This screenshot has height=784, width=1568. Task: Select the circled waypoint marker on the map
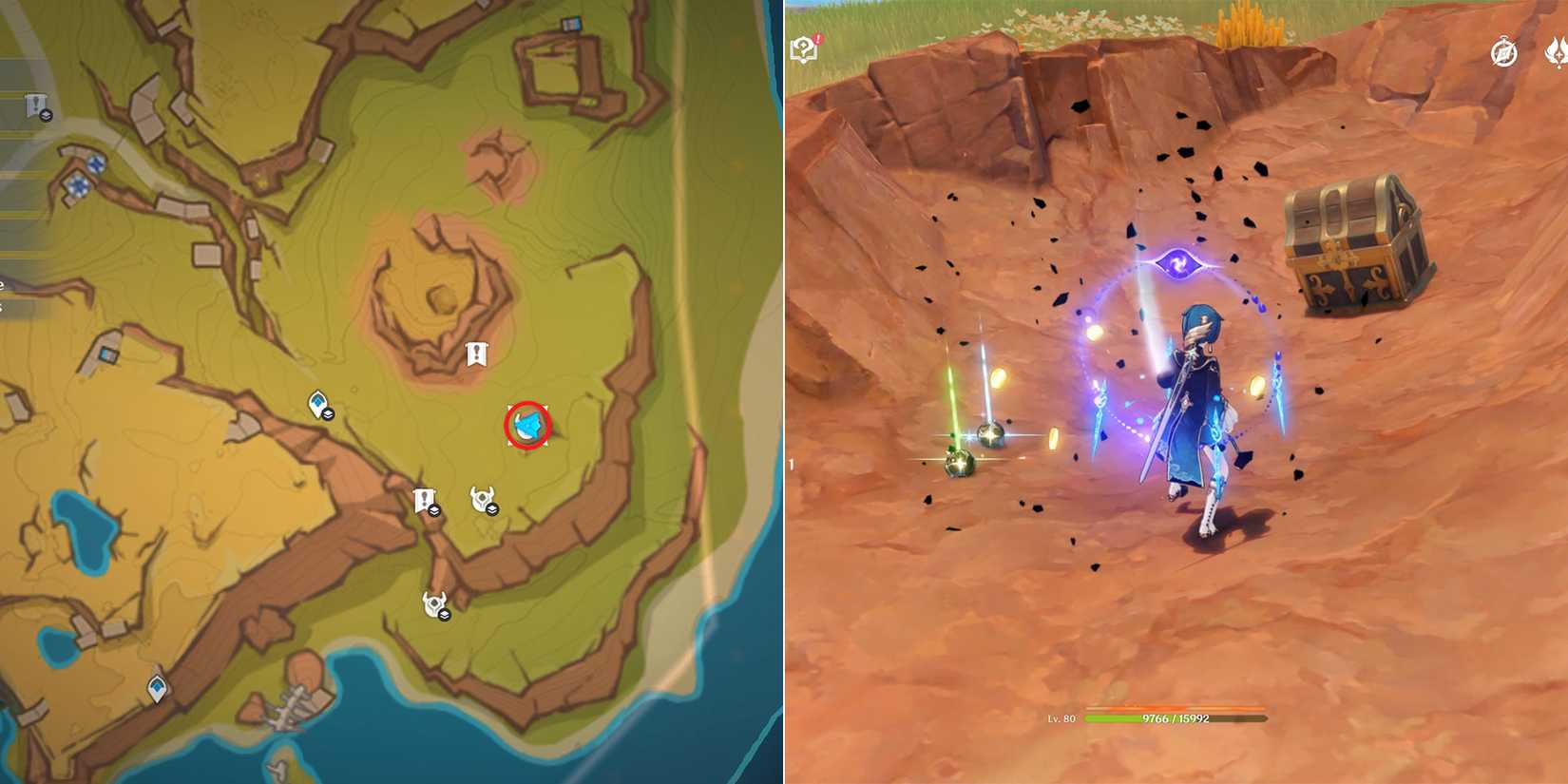pyautogui.click(x=526, y=425)
